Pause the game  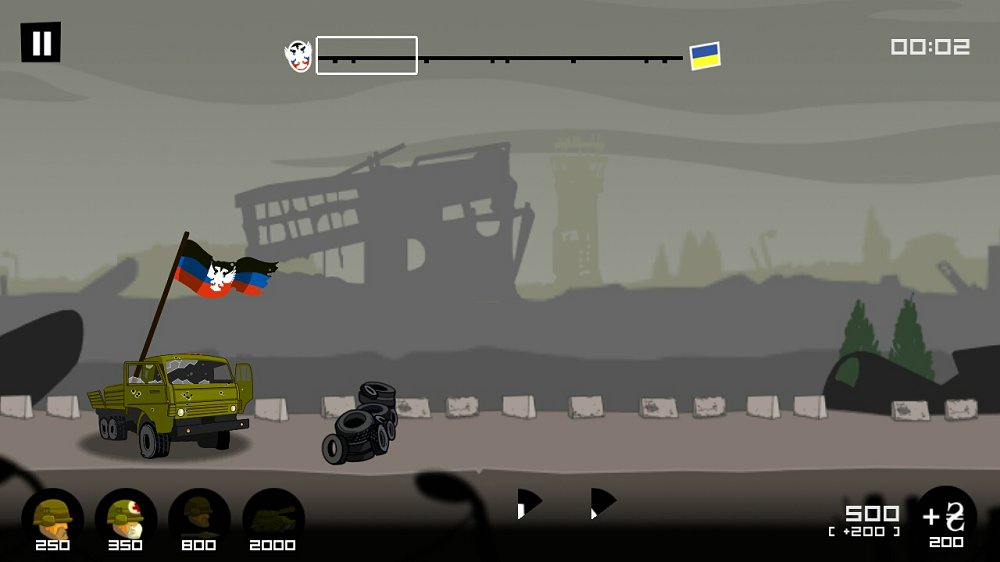click(41, 43)
